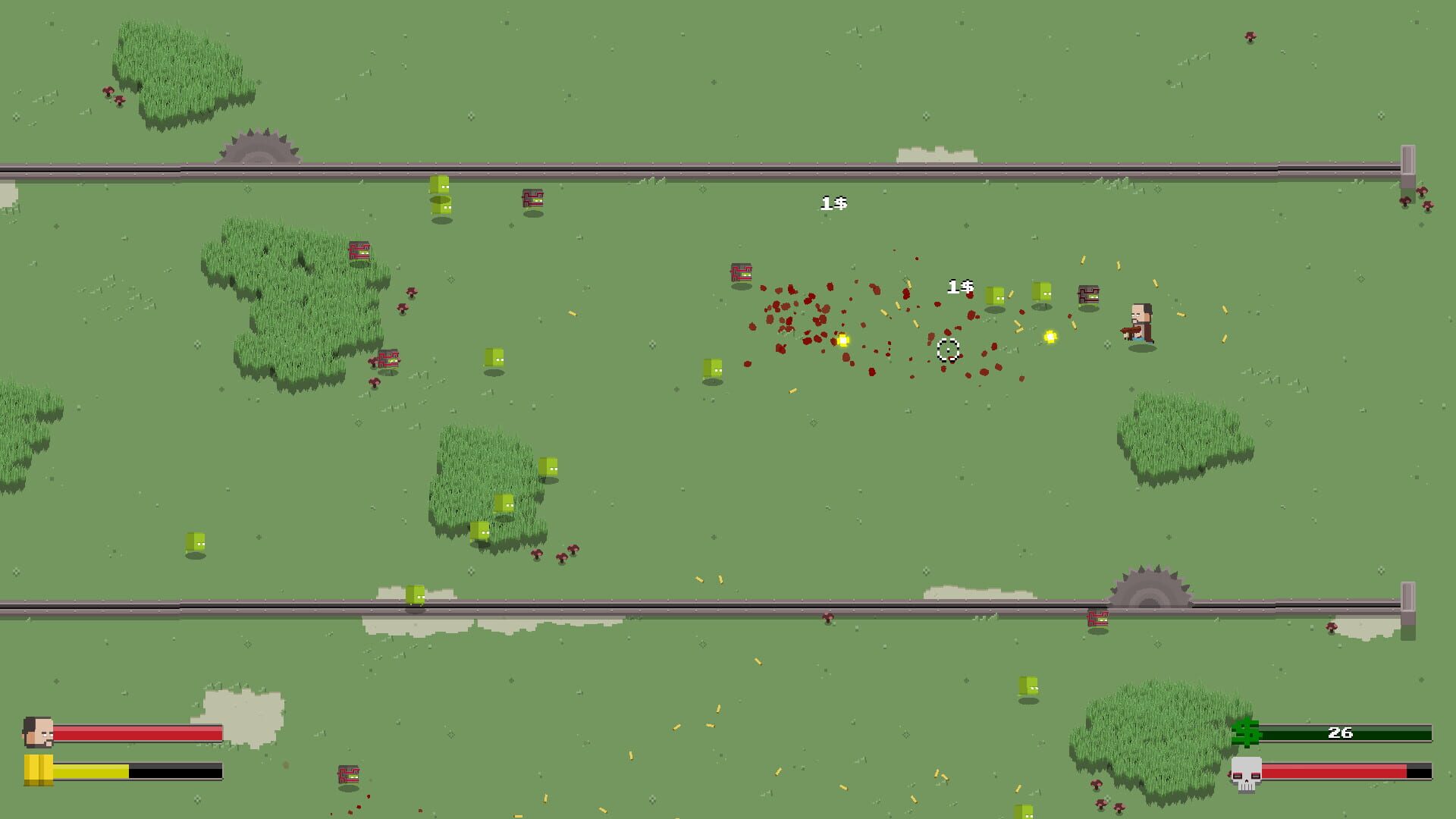Click the green zombie beside the floating 1$ text
Image resolution: width=1456 pixels, height=819 pixels.
click(x=993, y=296)
